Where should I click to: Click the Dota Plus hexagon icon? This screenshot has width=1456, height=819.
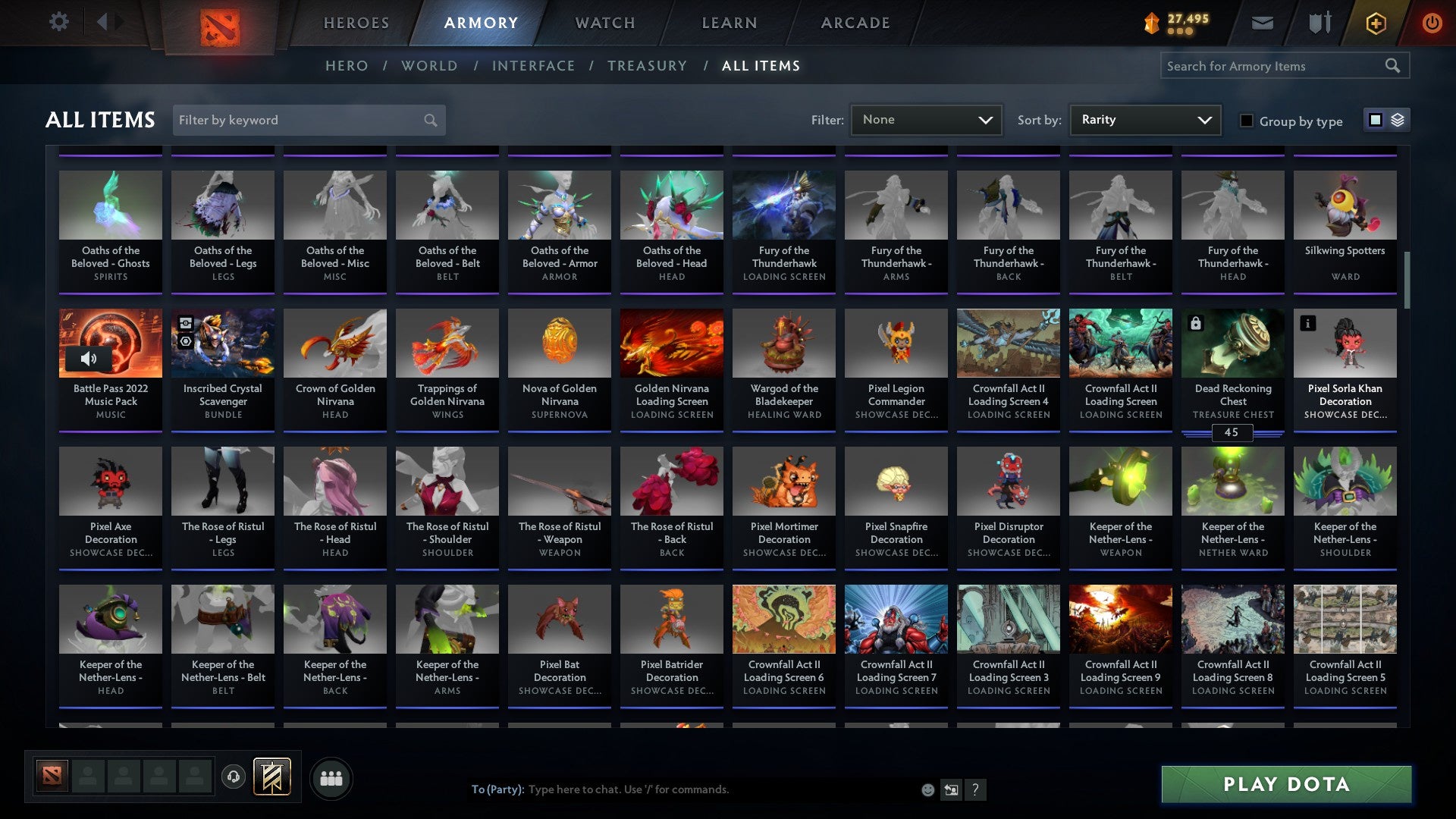pyautogui.click(x=1375, y=23)
